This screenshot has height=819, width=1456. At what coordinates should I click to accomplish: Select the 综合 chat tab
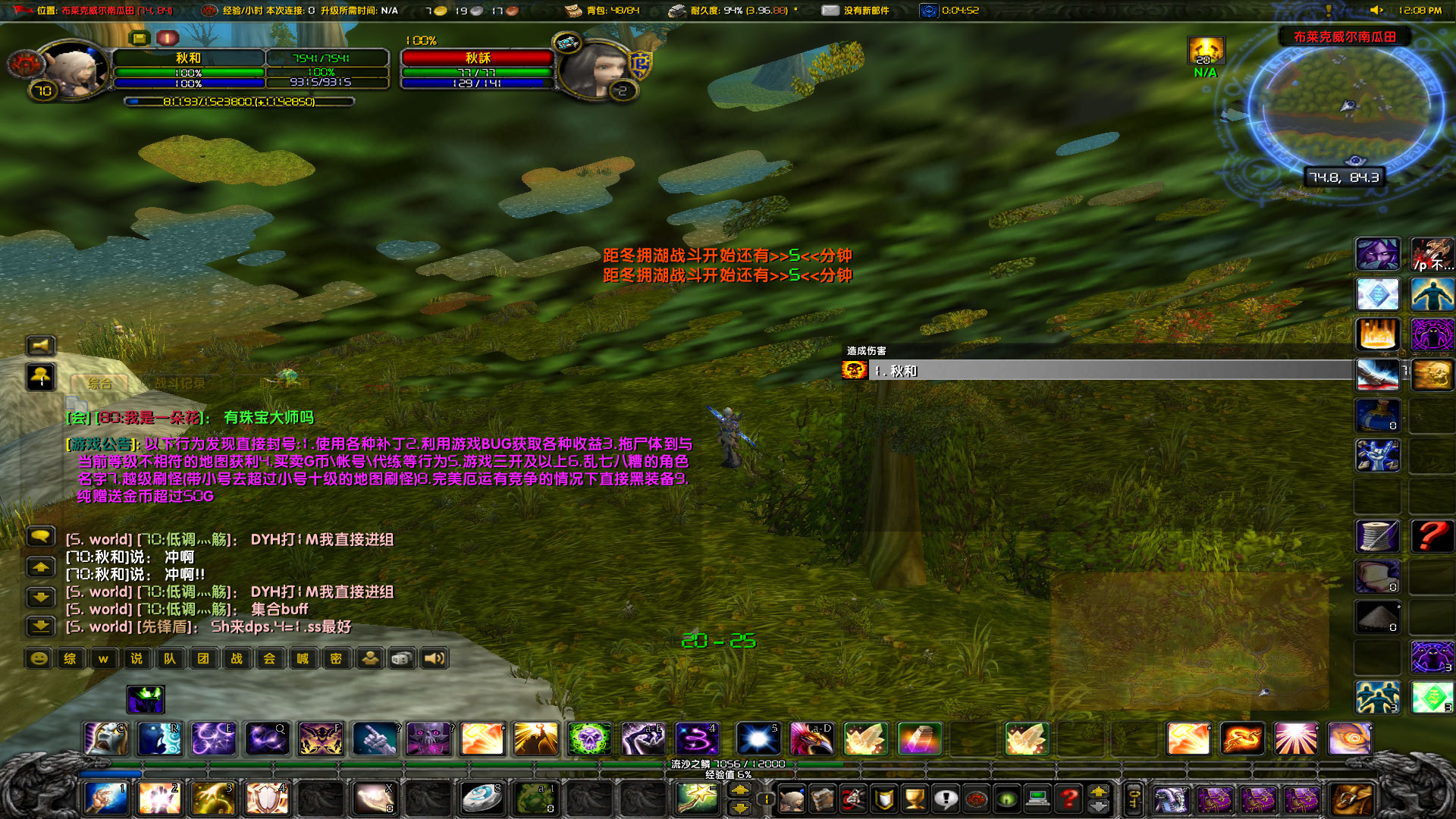[99, 384]
